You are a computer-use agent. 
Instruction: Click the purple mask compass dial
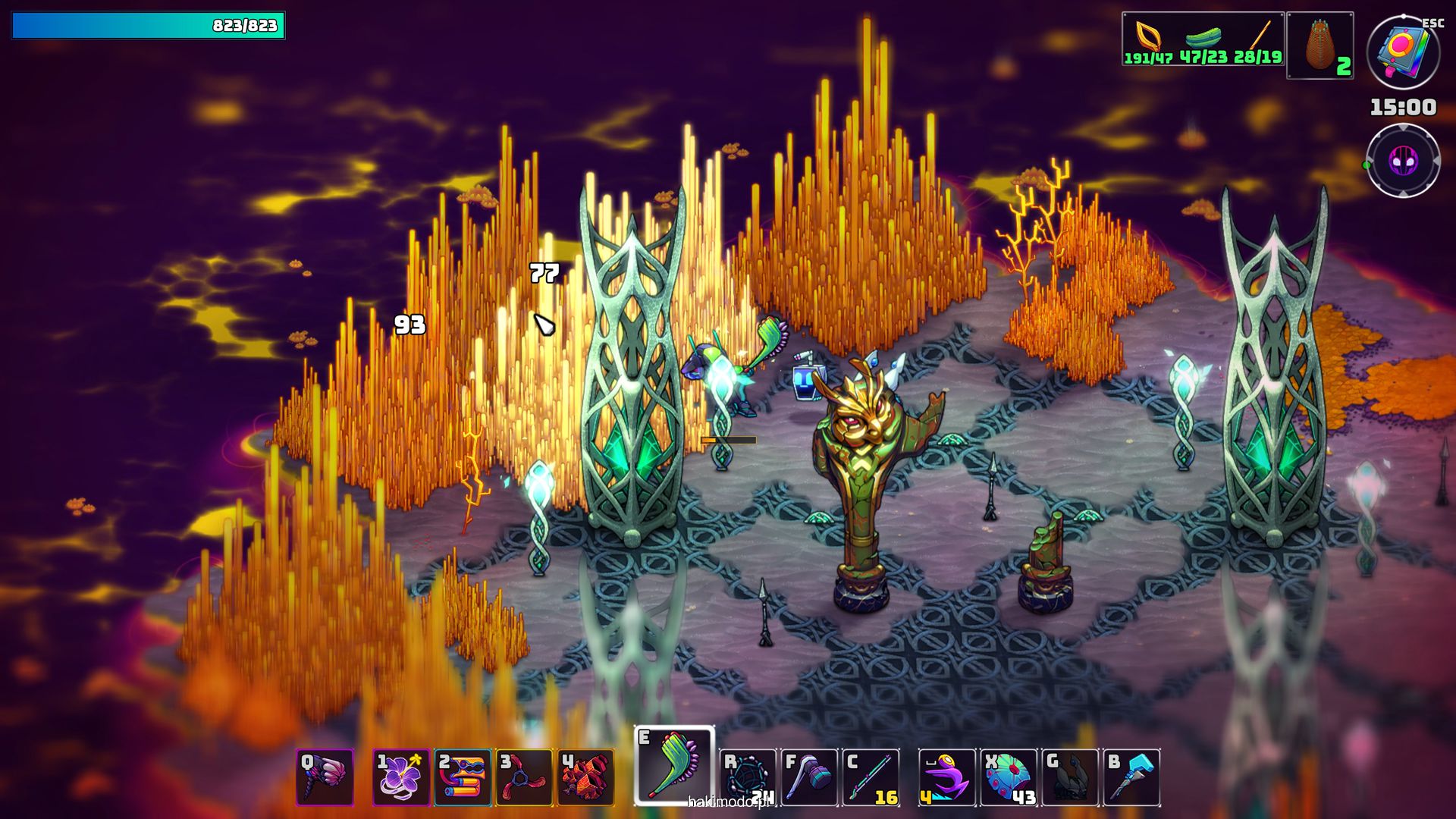1403,161
